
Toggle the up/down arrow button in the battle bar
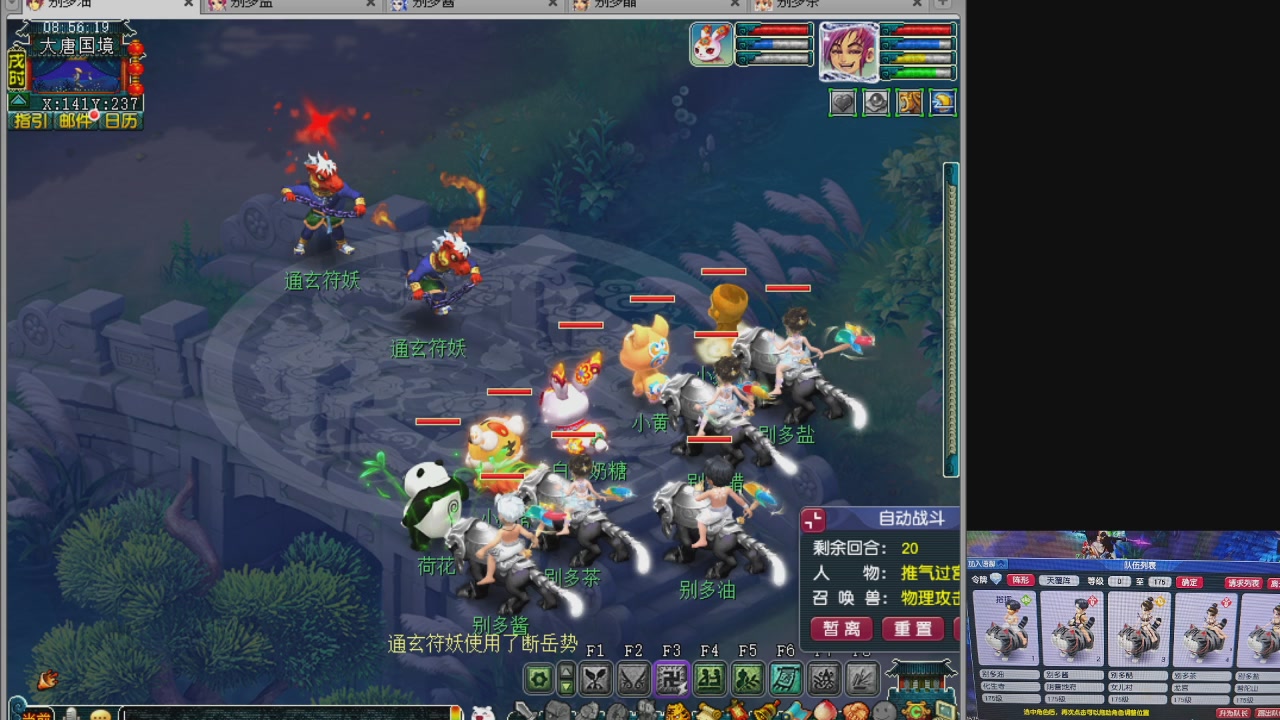click(566, 679)
